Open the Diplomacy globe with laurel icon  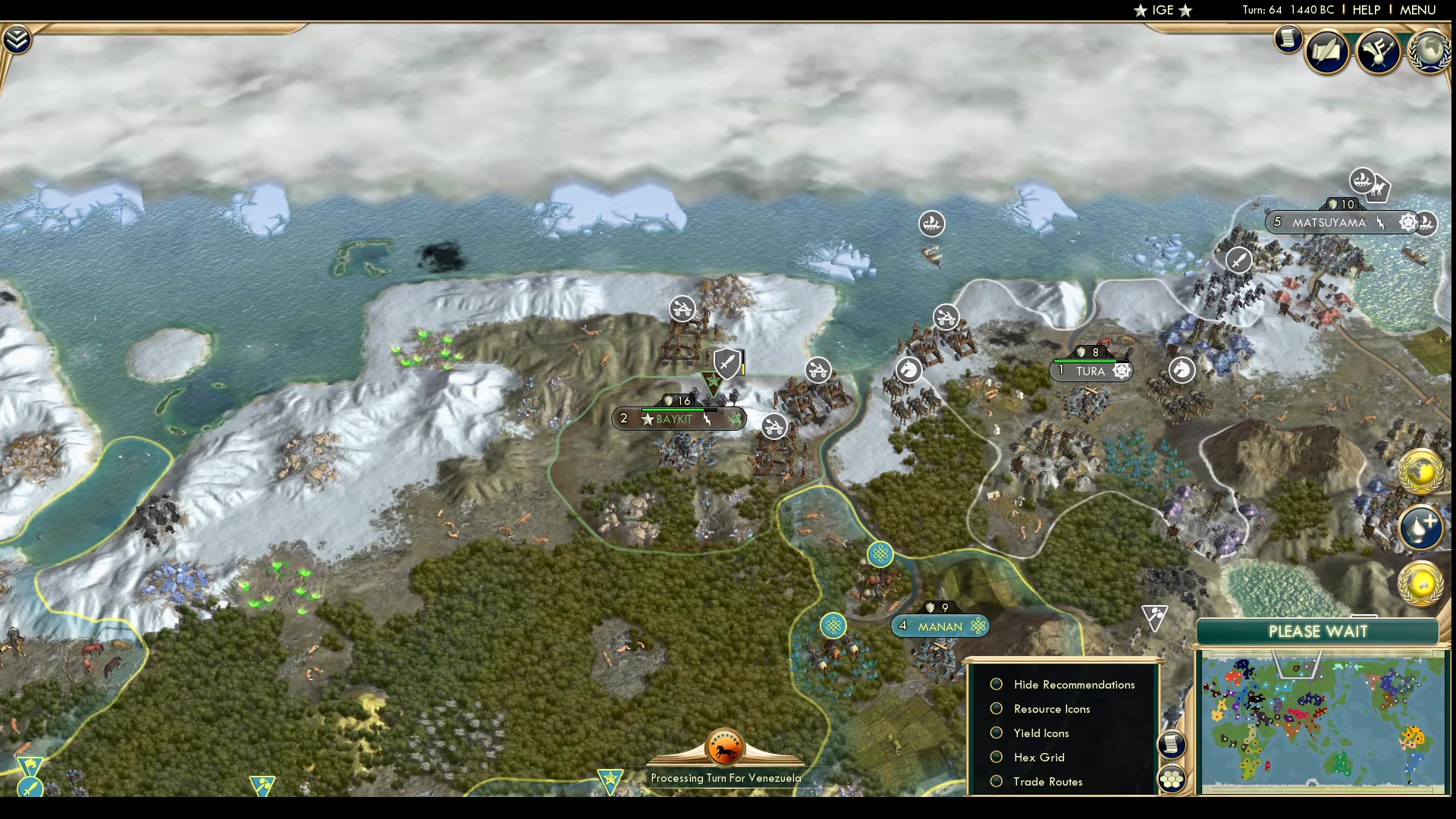tap(1431, 52)
